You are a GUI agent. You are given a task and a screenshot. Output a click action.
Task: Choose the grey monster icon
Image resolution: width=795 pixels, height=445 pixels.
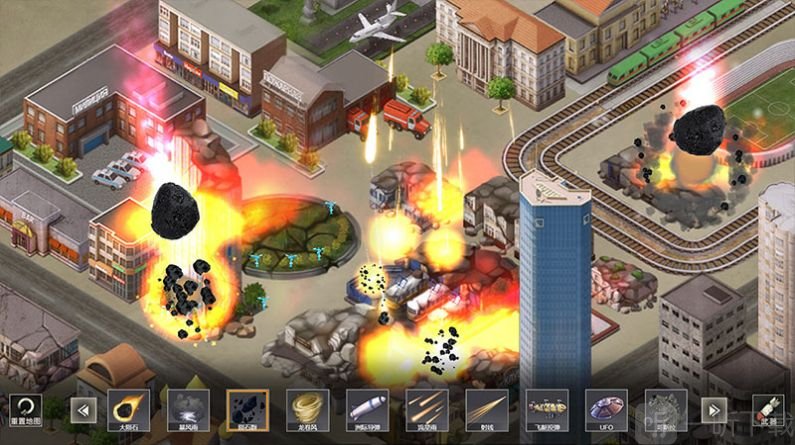665,409
